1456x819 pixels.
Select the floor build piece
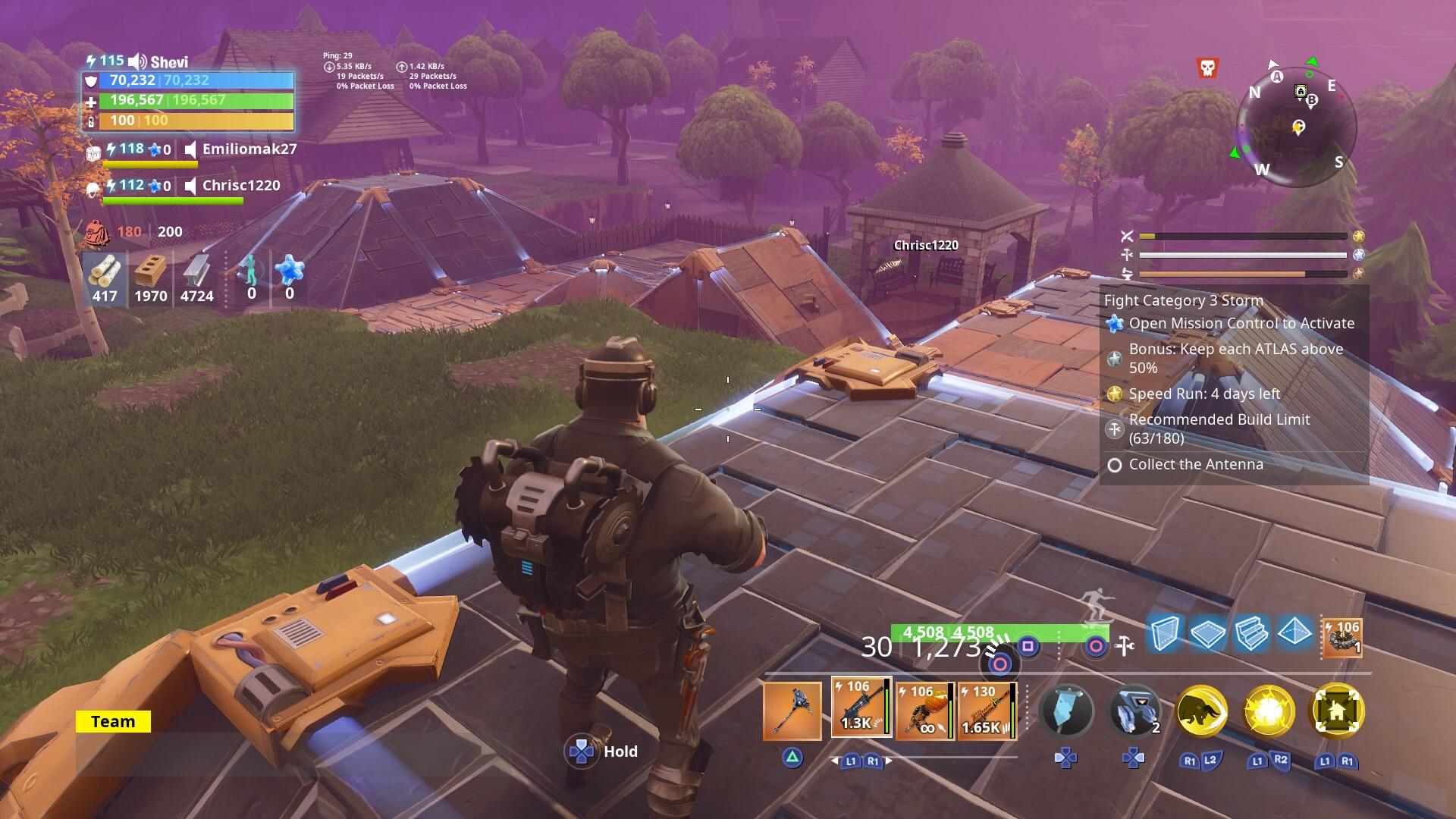click(x=1209, y=634)
